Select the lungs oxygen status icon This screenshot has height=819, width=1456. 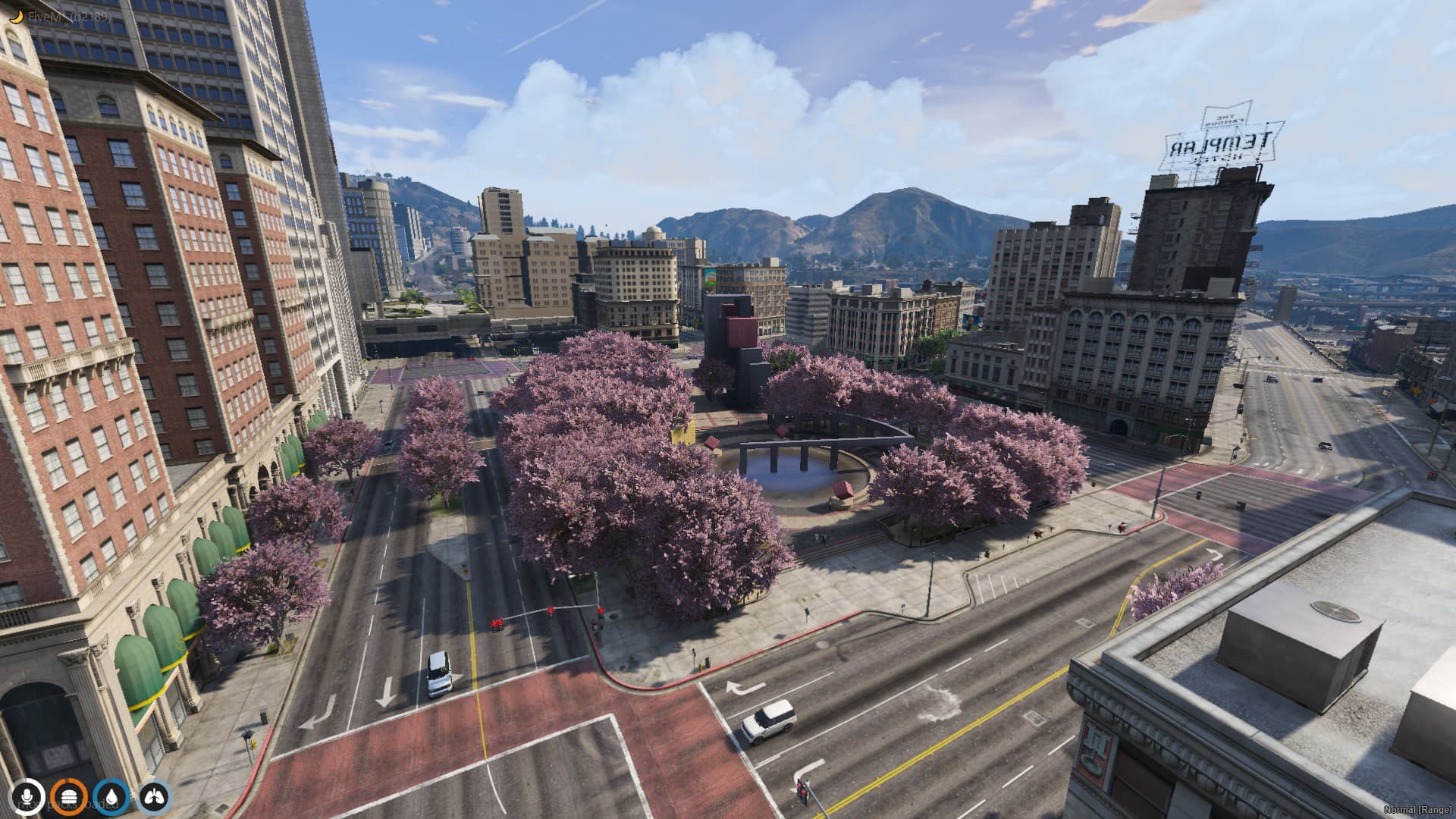pyautogui.click(x=155, y=795)
